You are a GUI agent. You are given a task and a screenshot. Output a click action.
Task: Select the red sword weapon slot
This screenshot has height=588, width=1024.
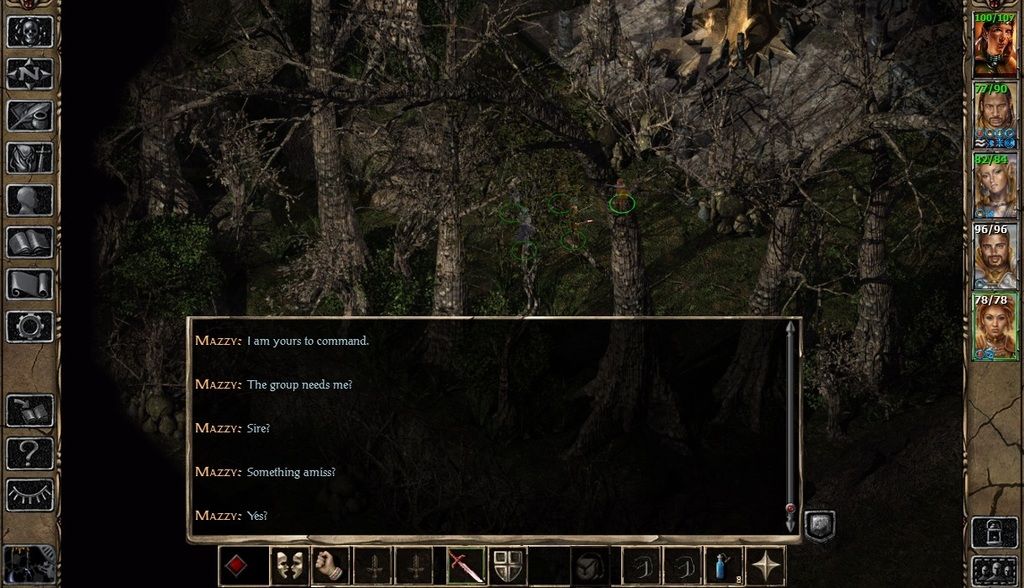coord(465,566)
